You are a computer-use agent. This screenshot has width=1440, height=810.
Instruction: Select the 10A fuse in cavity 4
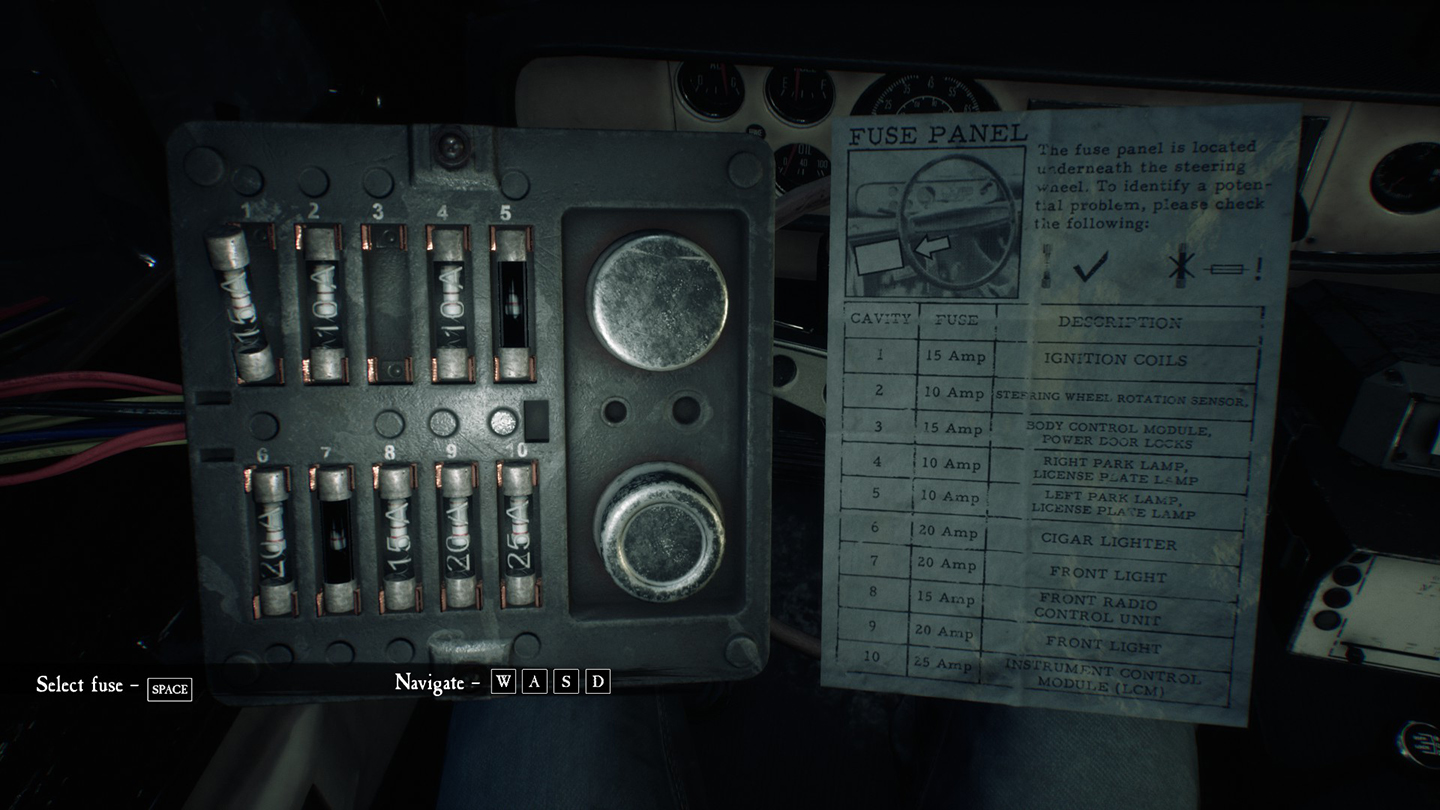click(x=450, y=304)
